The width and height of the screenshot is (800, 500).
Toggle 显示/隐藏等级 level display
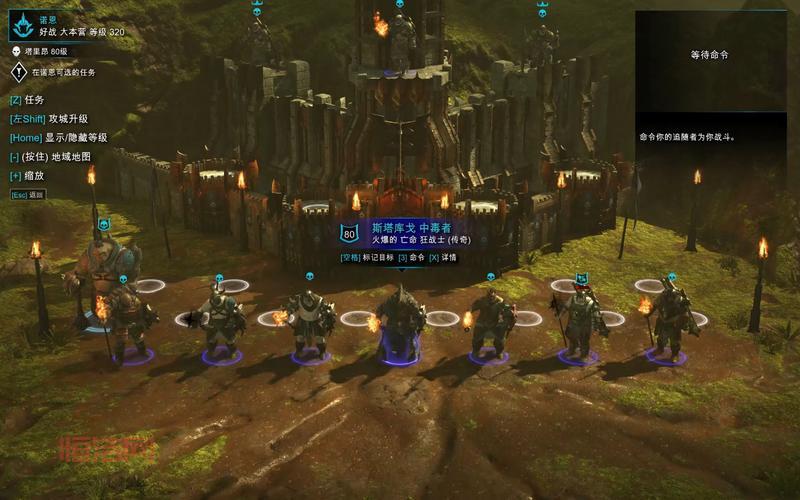58,138
